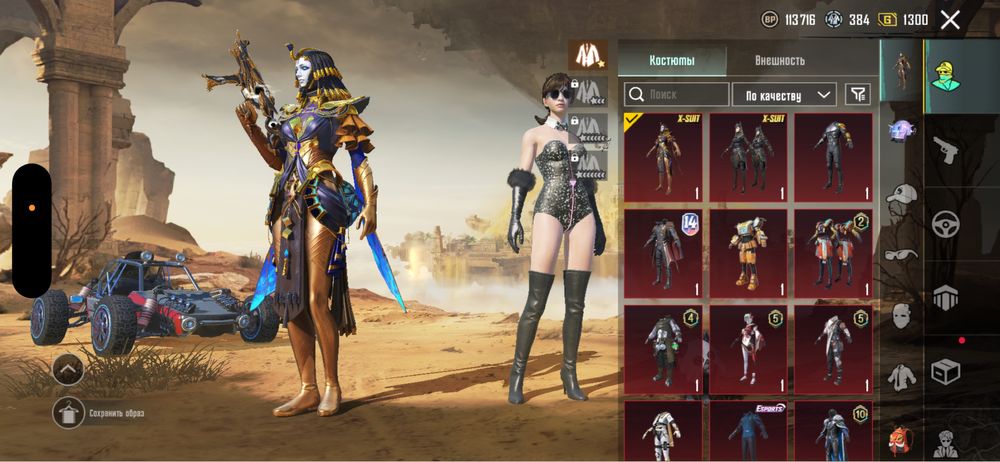This screenshot has width=1000, height=462.
Task: Select the glasses category
Action: [x=902, y=254]
